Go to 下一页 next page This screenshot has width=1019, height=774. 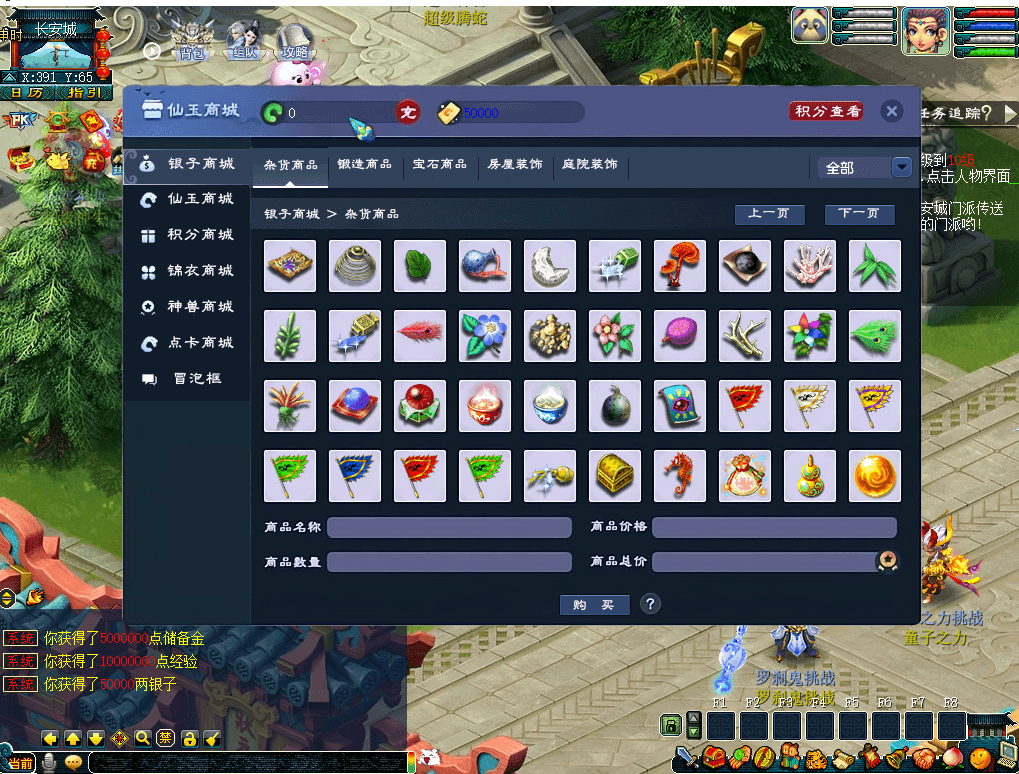coord(859,214)
